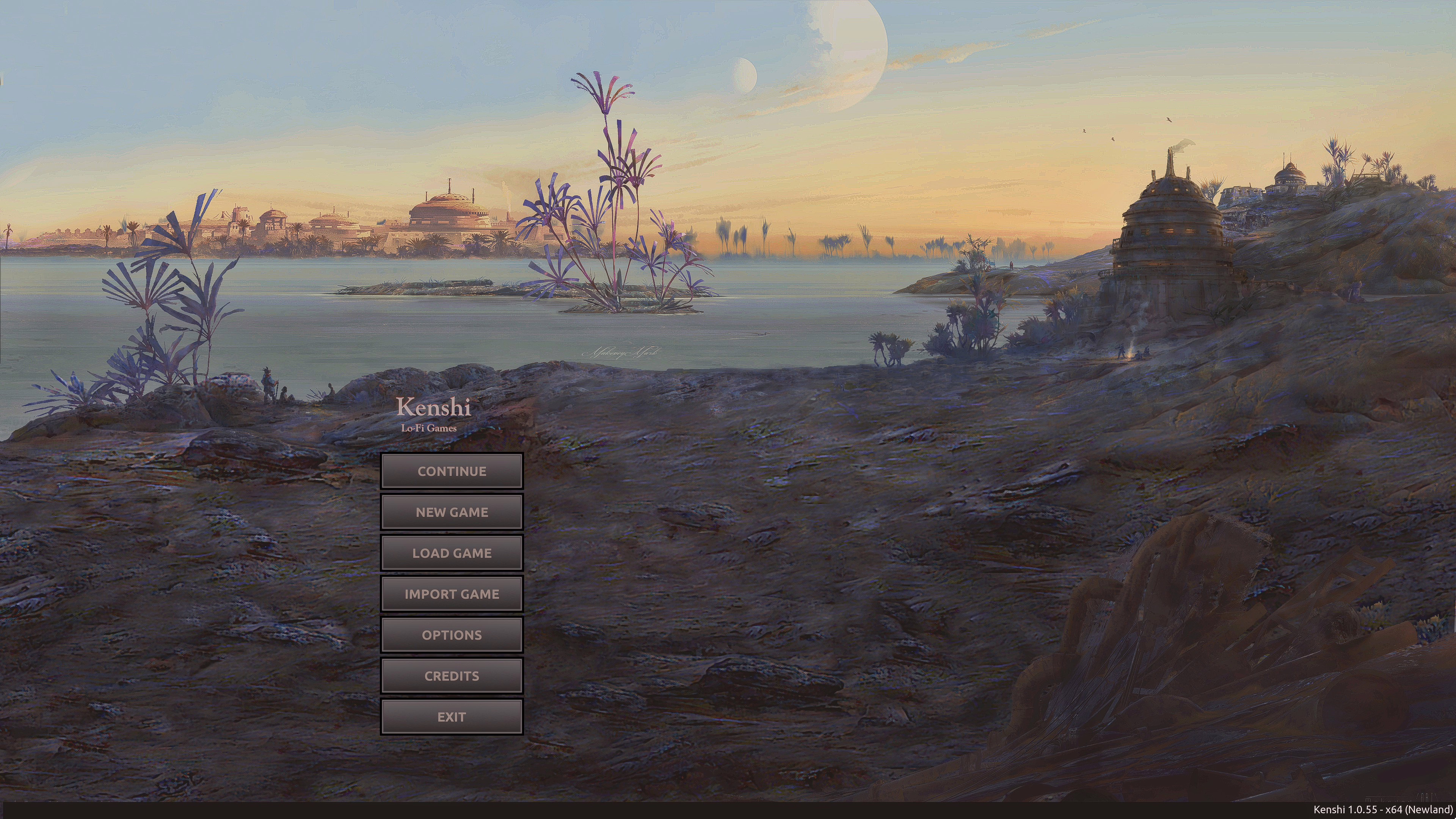Open the Load Game menu
This screenshot has width=1456, height=819.
click(x=452, y=553)
